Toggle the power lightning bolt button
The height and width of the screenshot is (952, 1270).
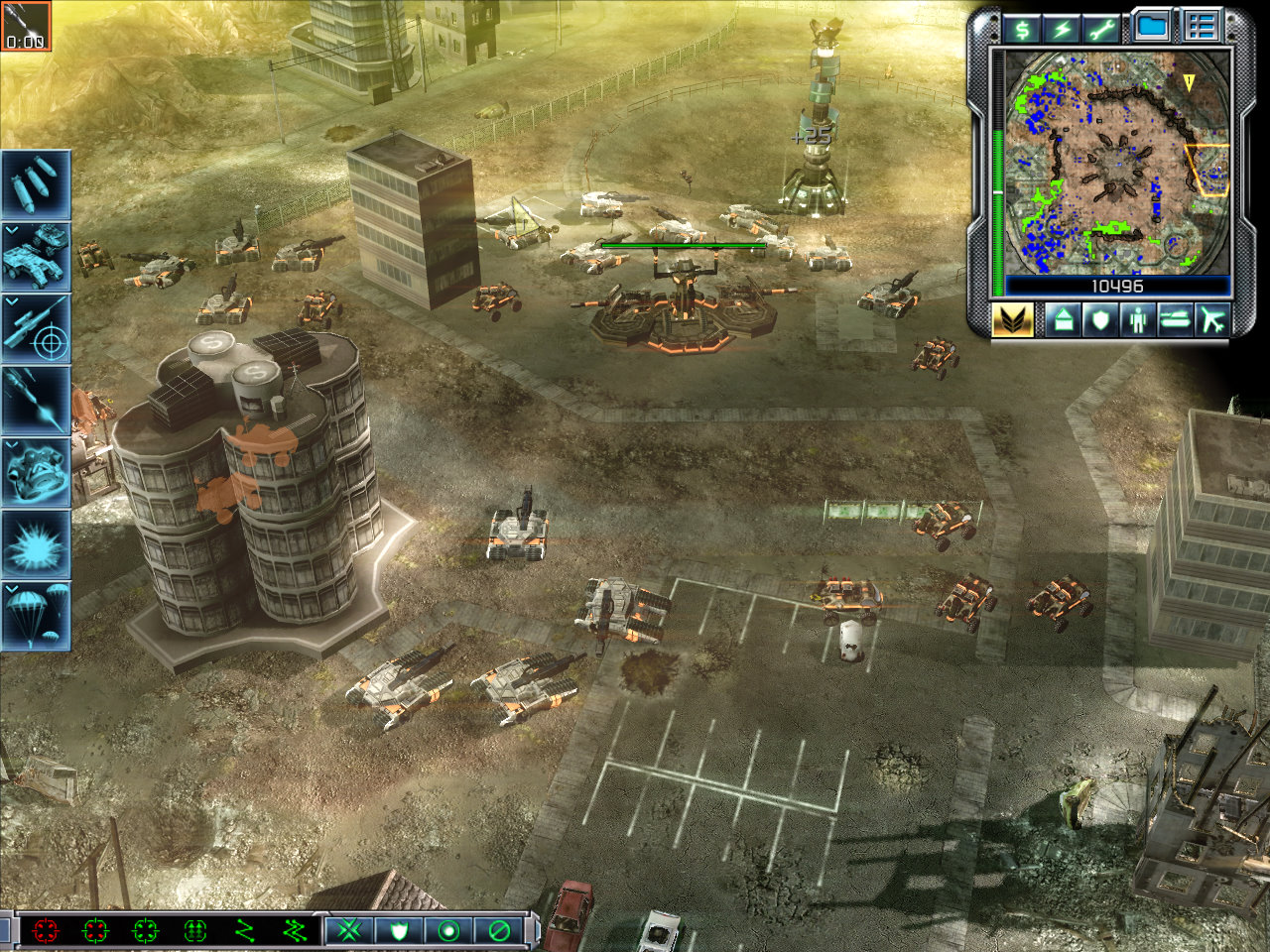[1062, 27]
